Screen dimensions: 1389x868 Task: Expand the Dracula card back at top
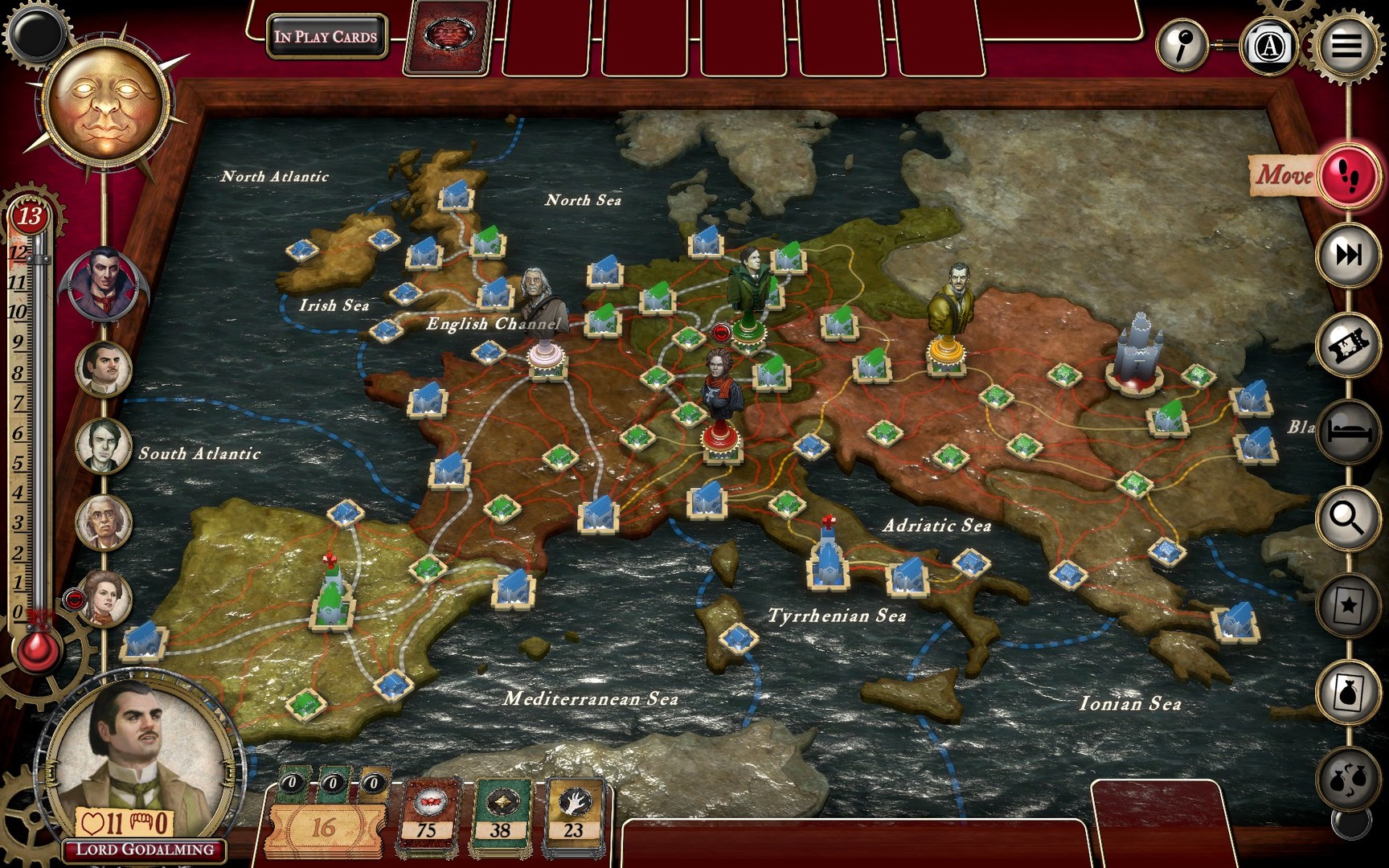click(x=449, y=35)
